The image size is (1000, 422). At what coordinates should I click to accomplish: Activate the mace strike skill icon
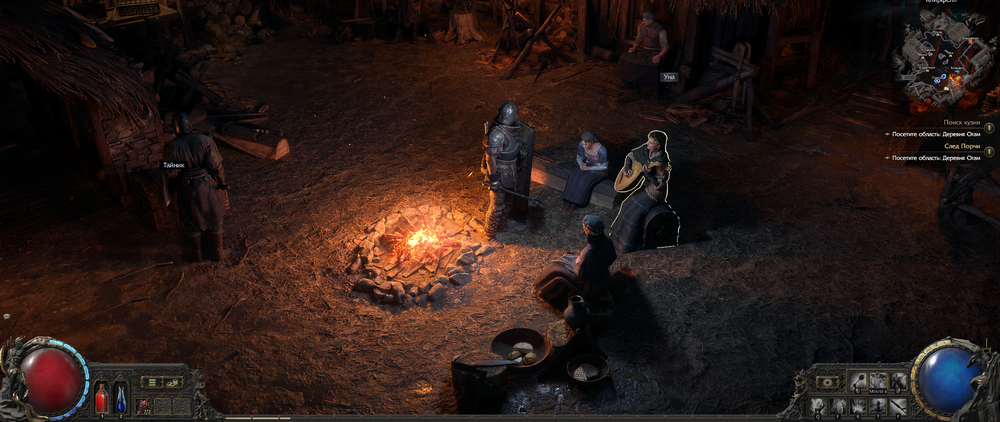858,381
